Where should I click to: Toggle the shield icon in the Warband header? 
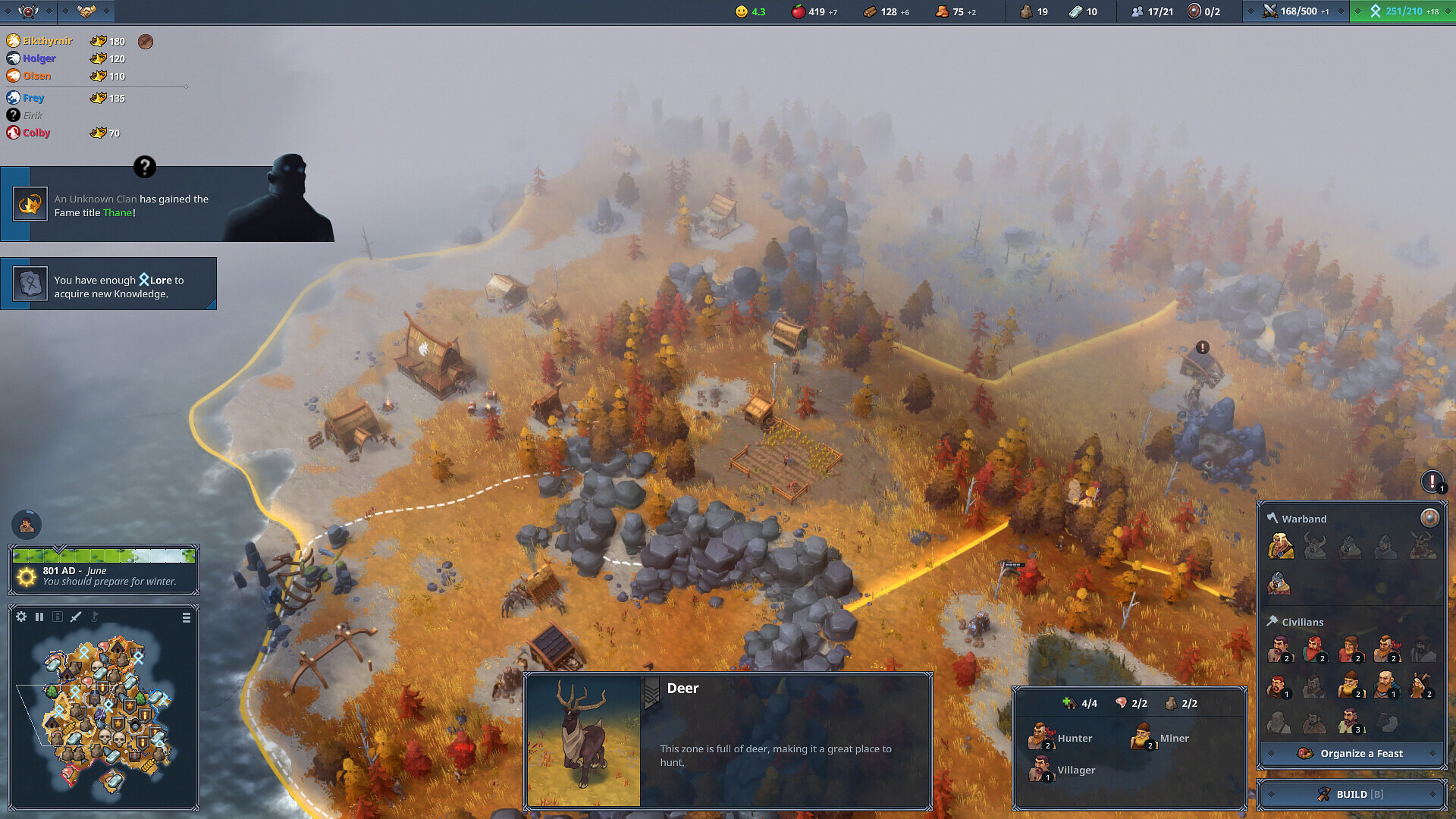(1429, 518)
